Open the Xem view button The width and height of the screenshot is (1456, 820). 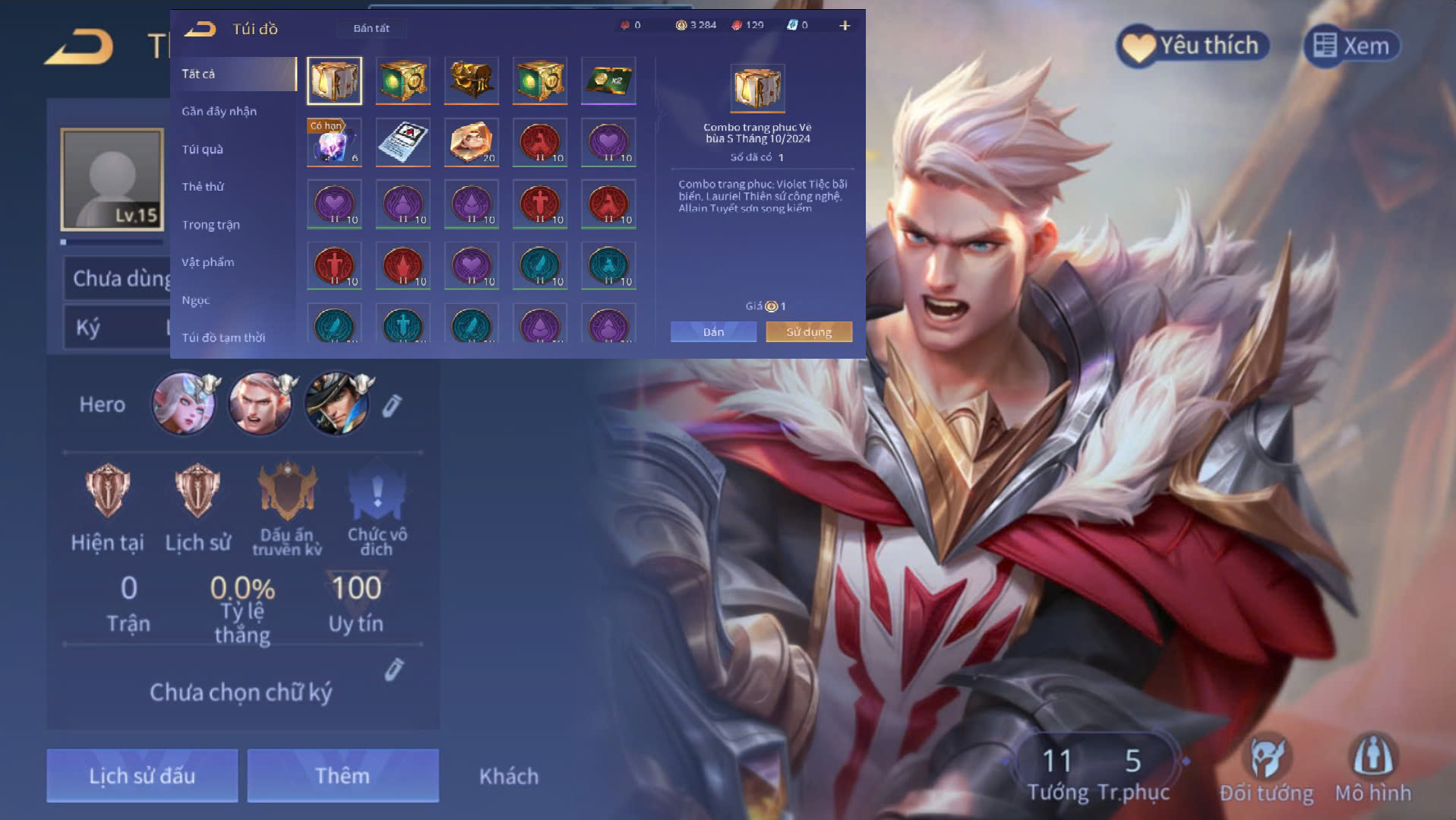1352,46
